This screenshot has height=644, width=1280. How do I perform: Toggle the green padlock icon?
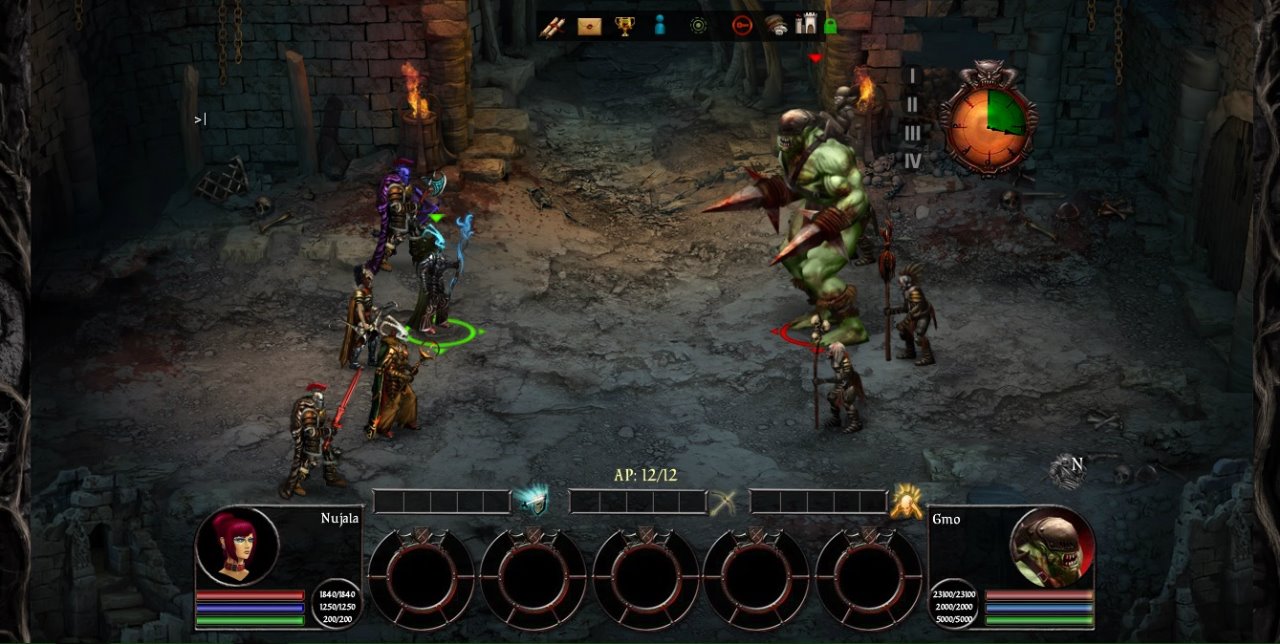[x=830, y=26]
